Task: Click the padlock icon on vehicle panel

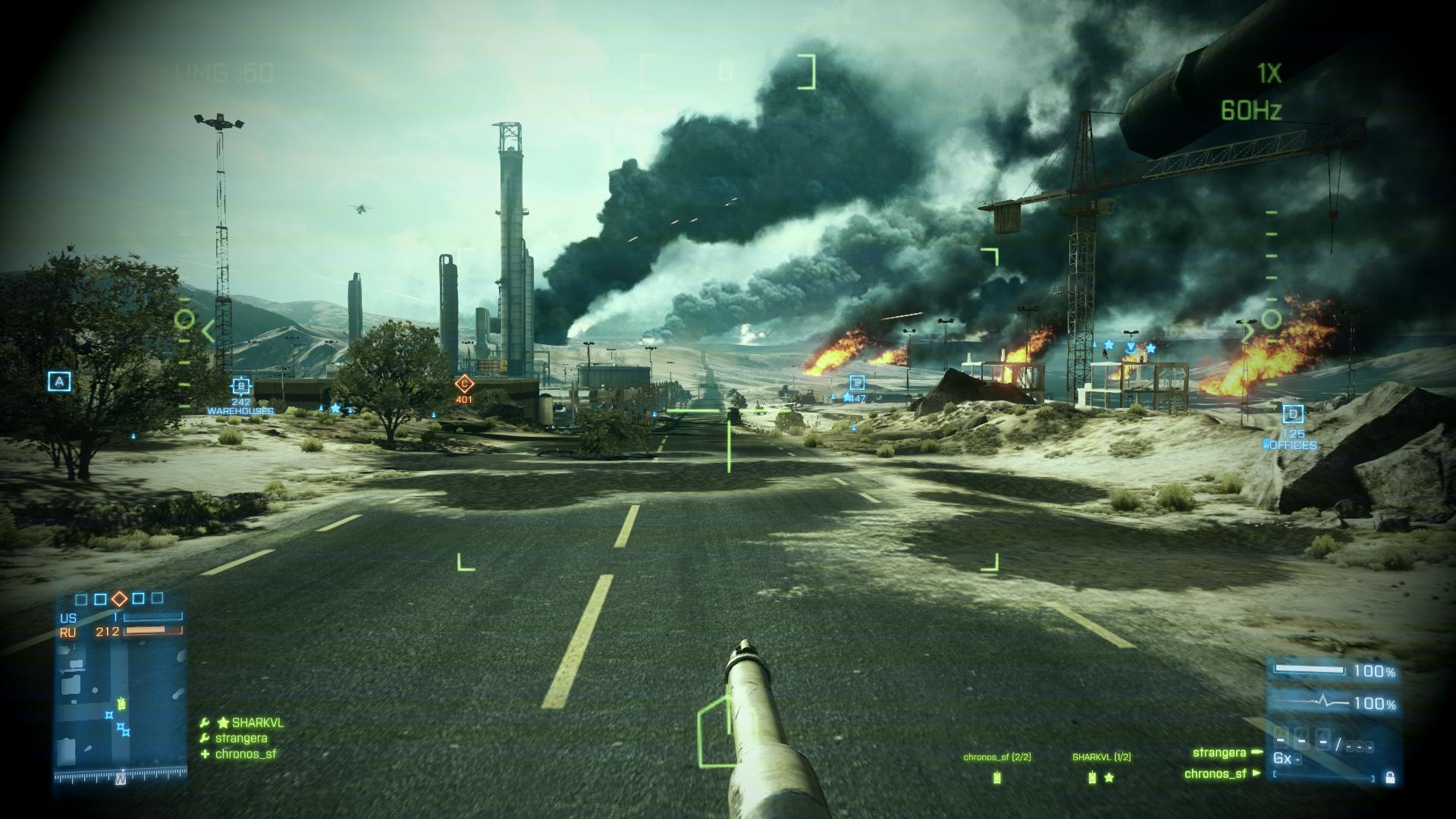Action: click(1390, 777)
